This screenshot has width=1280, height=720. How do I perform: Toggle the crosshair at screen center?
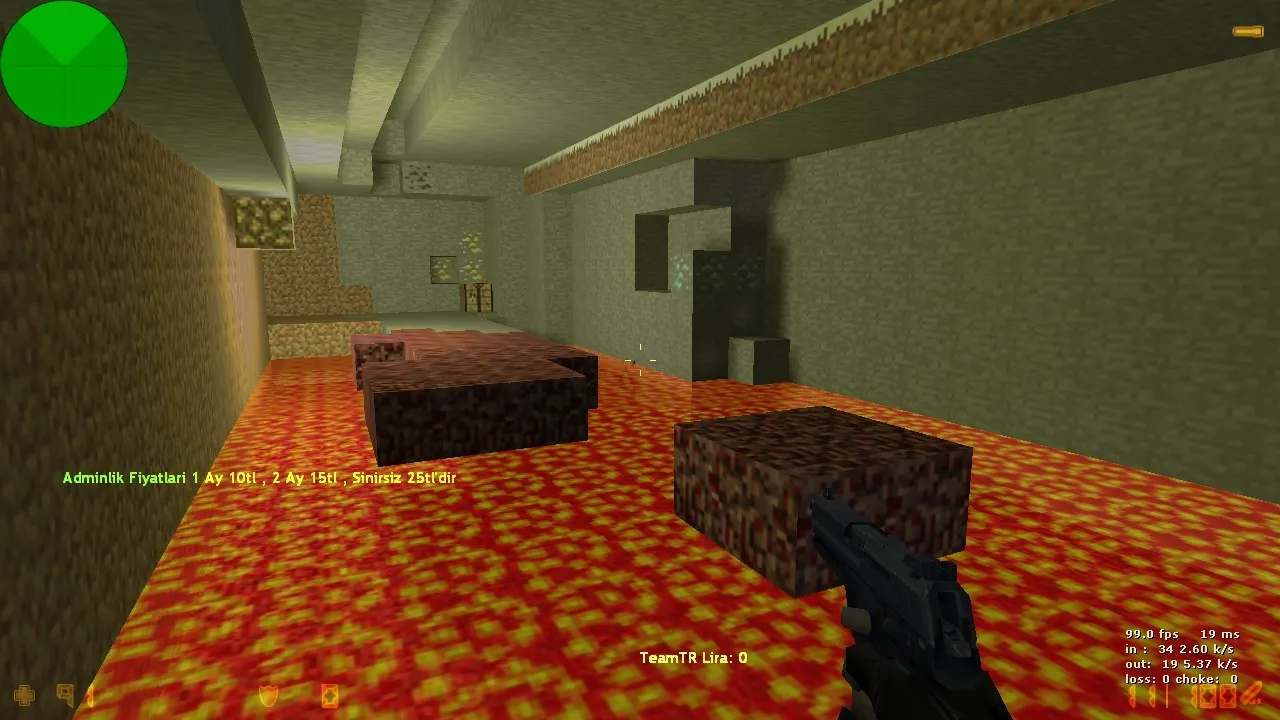pos(641,362)
